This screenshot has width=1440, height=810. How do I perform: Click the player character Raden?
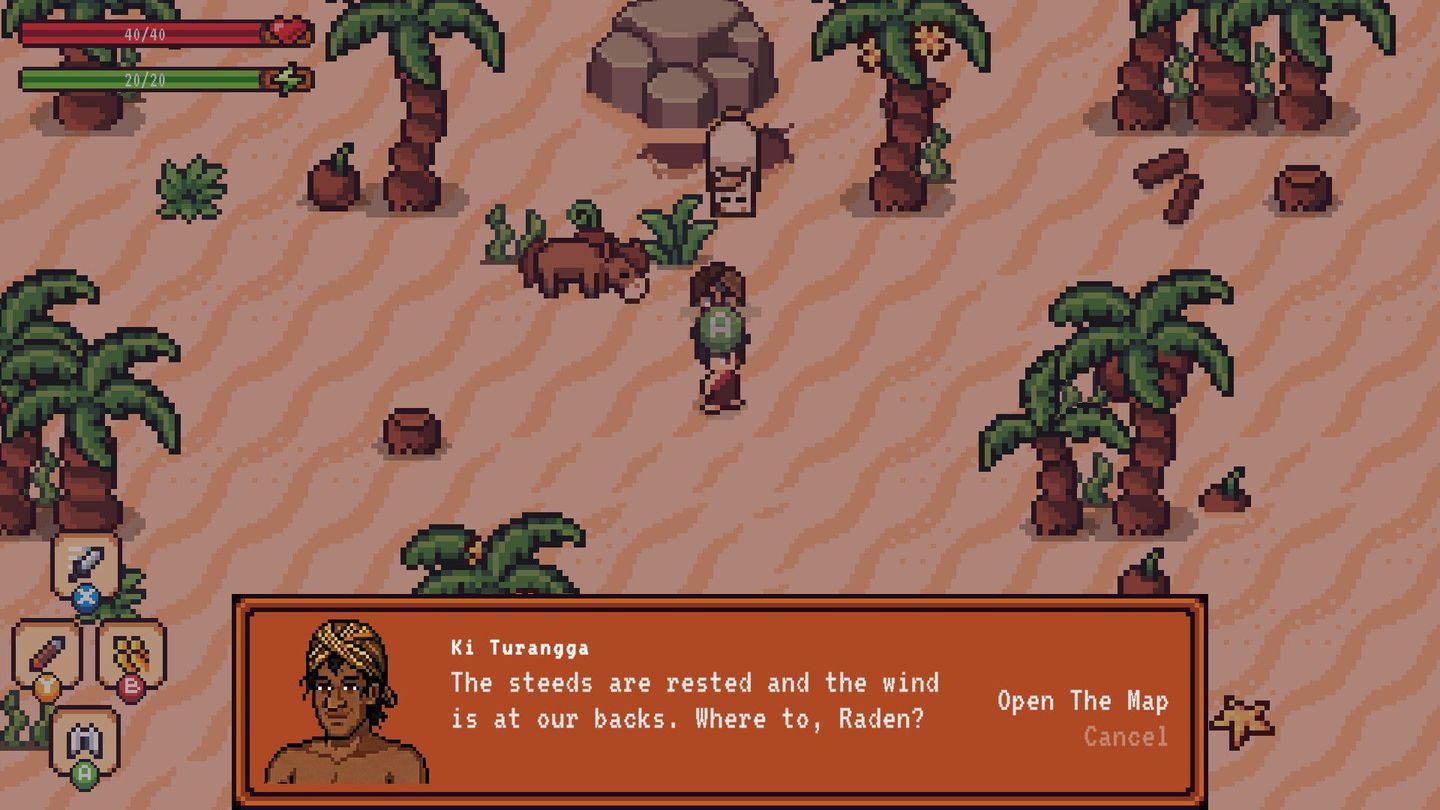pos(719,370)
